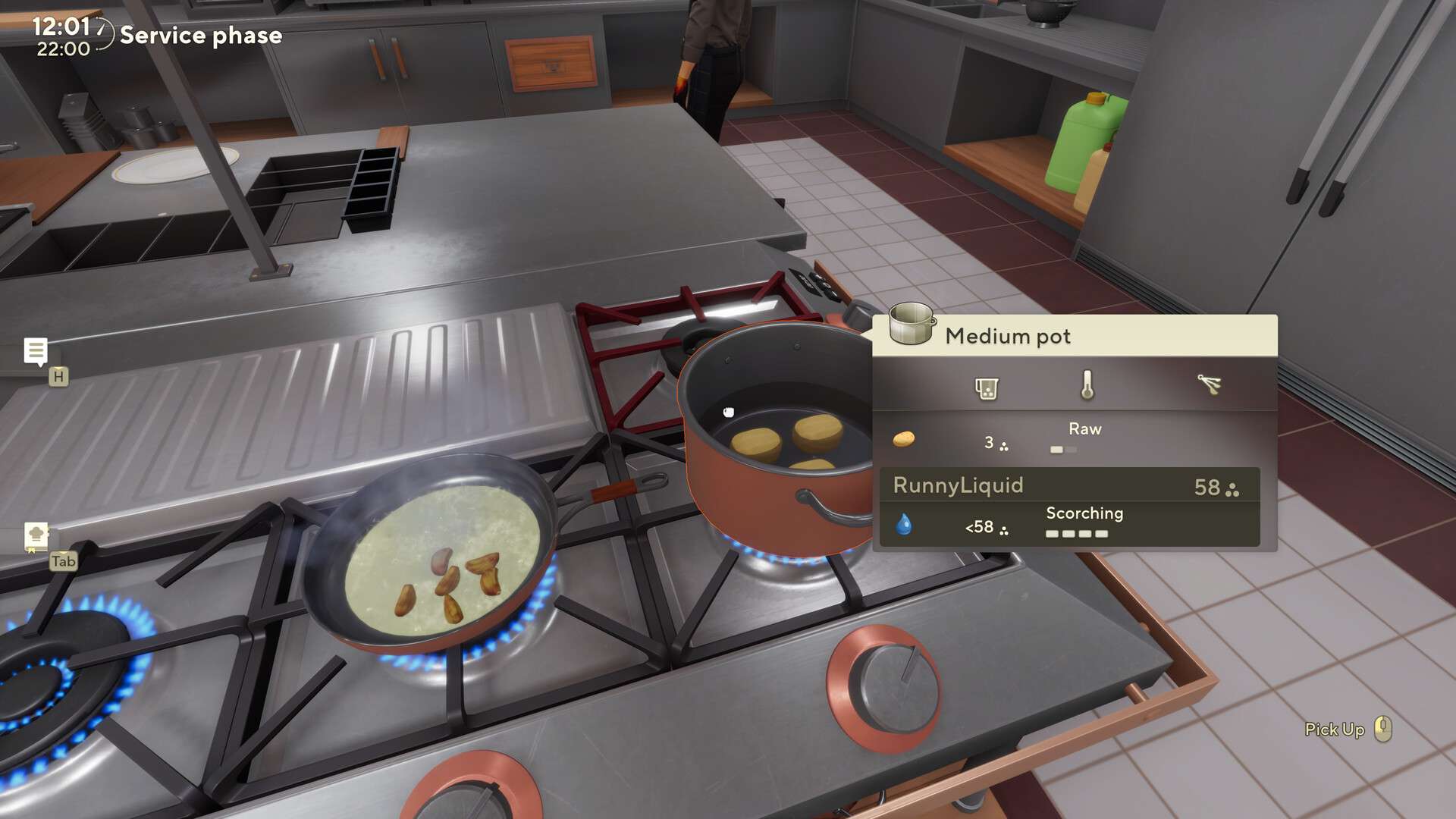The width and height of the screenshot is (1456, 819).
Task: Select the measuring cup contents icon
Action: tap(986, 388)
